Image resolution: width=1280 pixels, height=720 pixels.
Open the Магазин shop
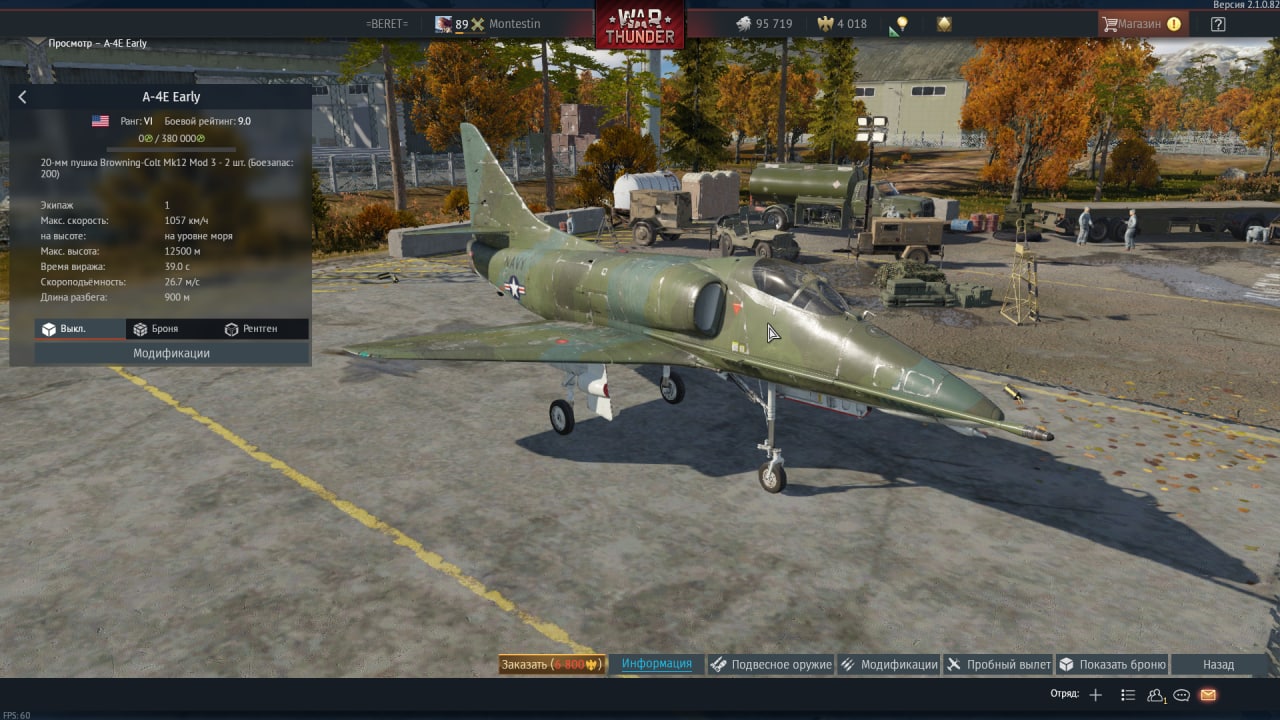1140,24
